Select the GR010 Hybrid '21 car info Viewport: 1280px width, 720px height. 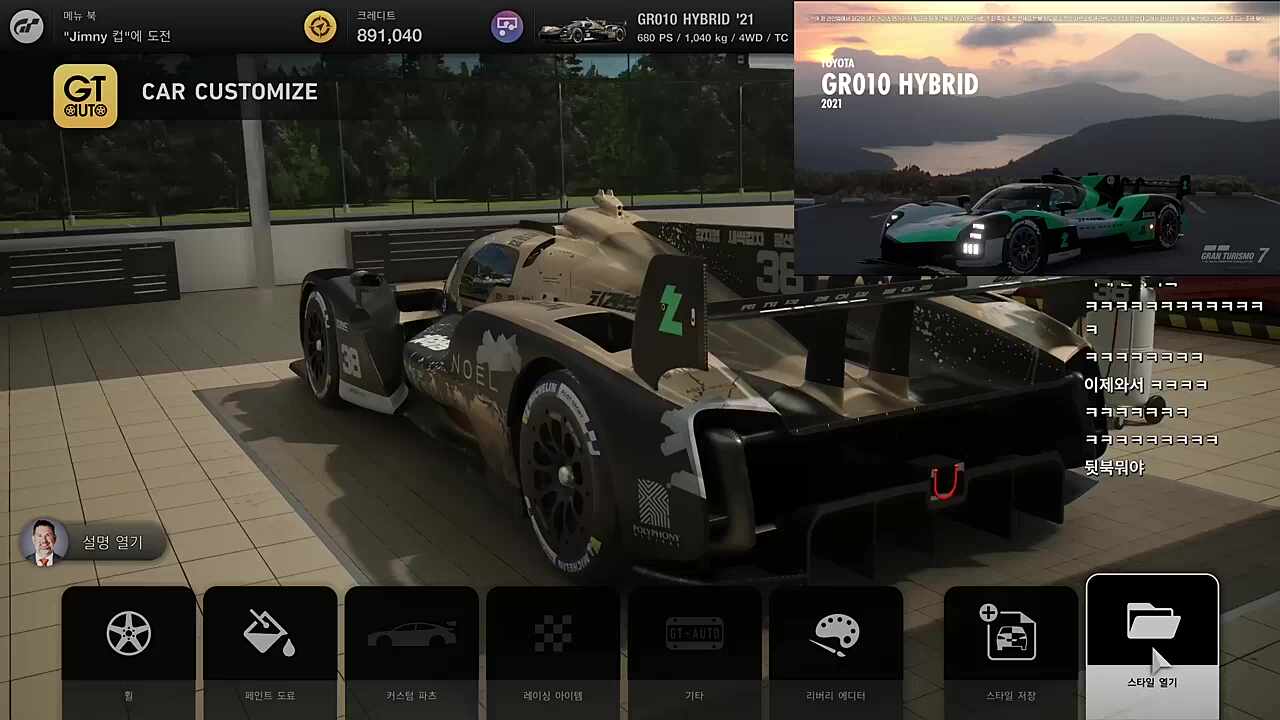pyautogui.click(x=663, y=28)
